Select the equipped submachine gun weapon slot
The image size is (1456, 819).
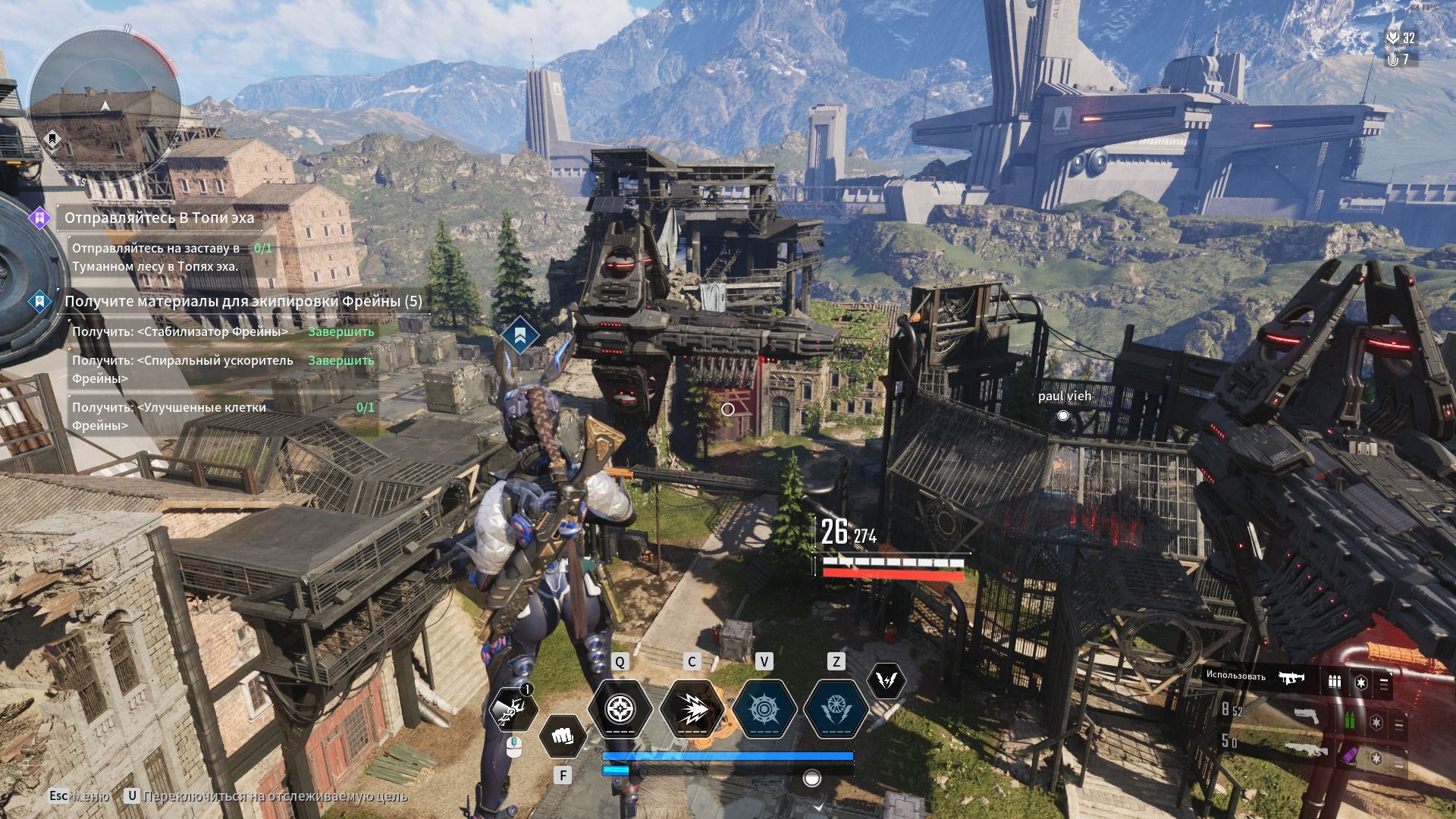tap(1291, 677)
